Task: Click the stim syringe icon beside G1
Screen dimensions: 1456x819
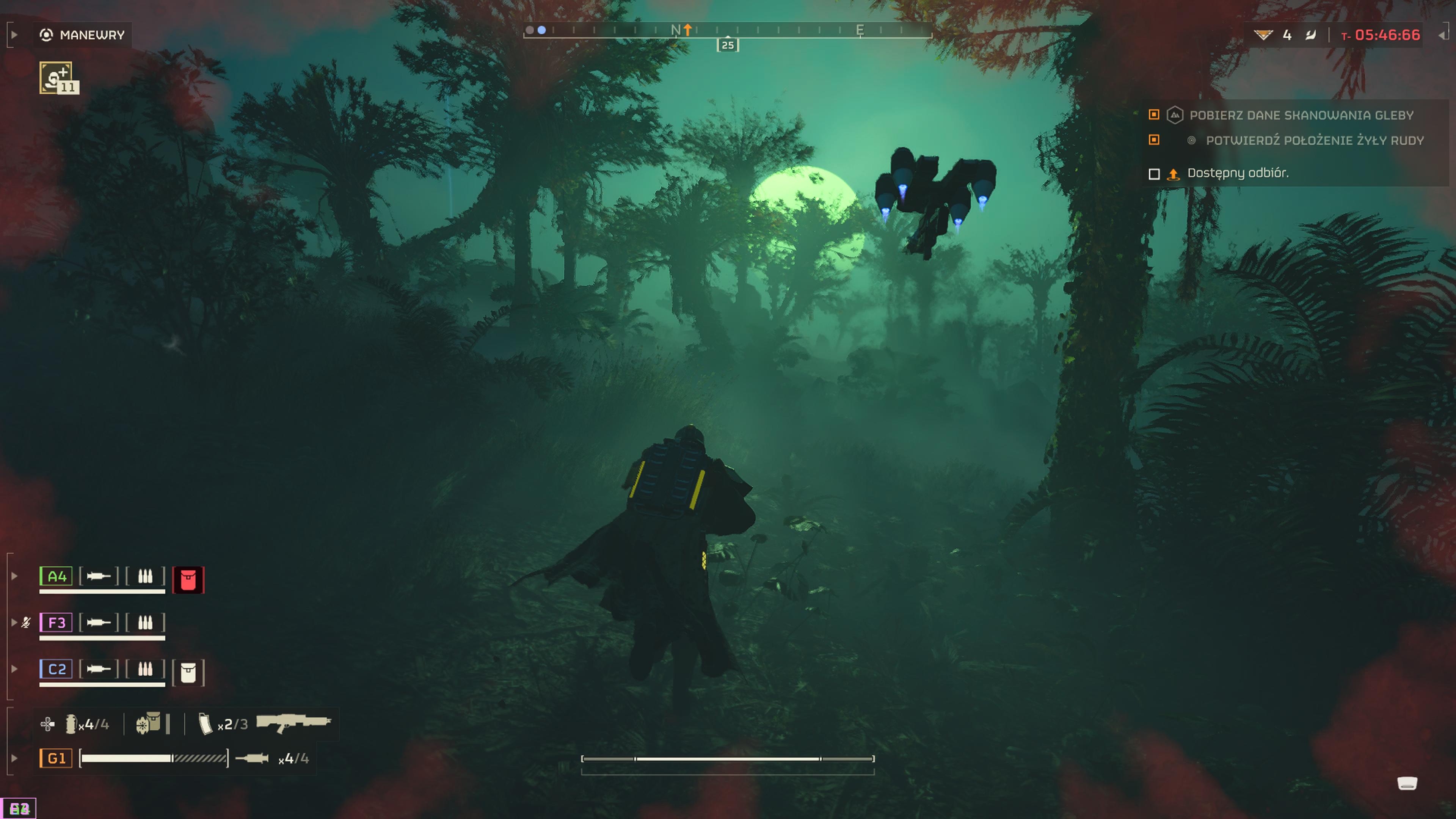Action: click(x=252, y=758)
